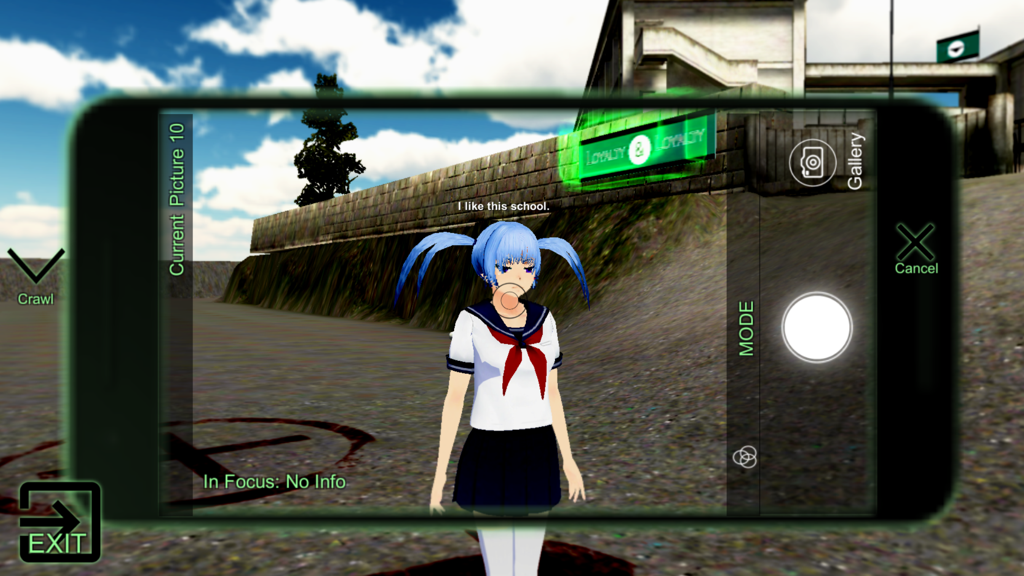This screenshot has height=576, width=1024.
Task: Activate the Crawl control
Action: point(36,275)
